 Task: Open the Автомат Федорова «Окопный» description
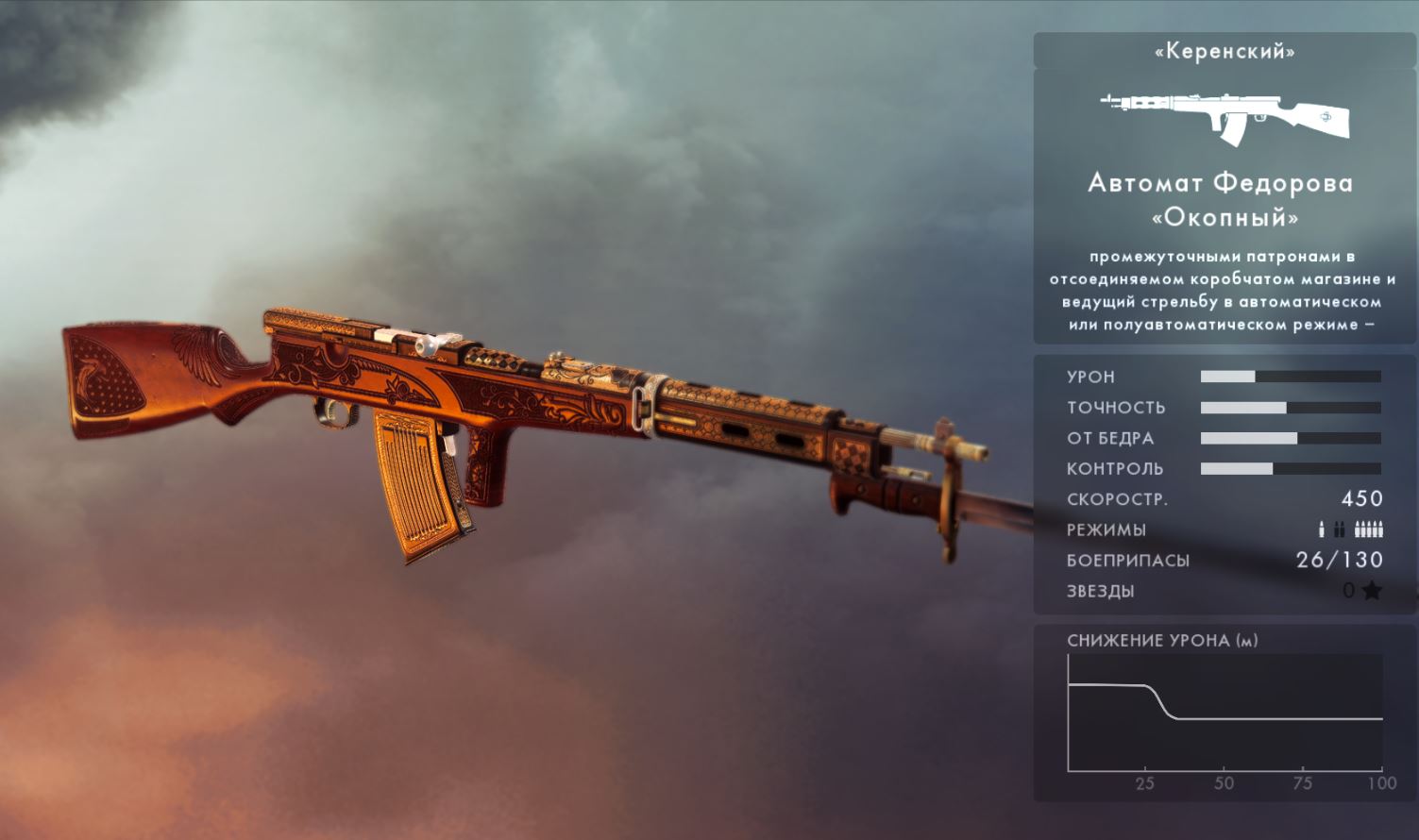point(1223,291)
